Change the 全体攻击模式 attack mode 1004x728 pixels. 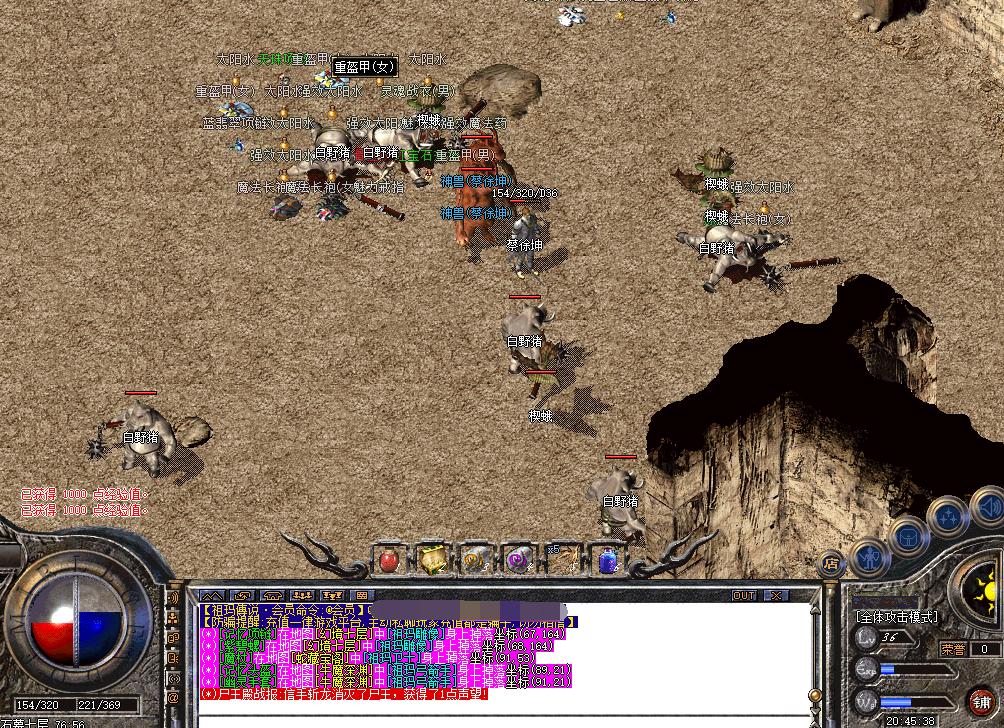(897, 617)
